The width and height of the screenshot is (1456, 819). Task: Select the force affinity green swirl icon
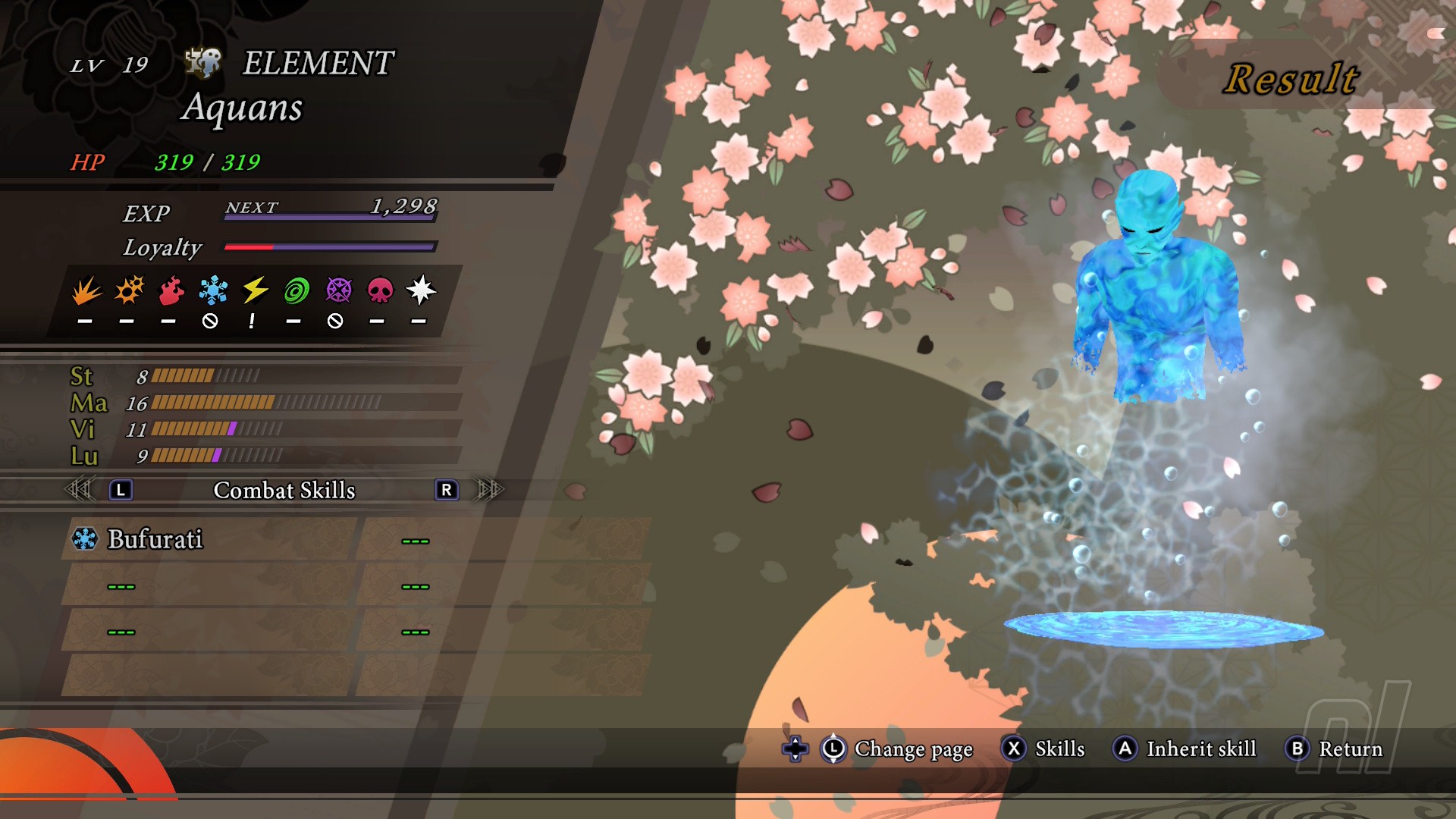coord(297,290)
